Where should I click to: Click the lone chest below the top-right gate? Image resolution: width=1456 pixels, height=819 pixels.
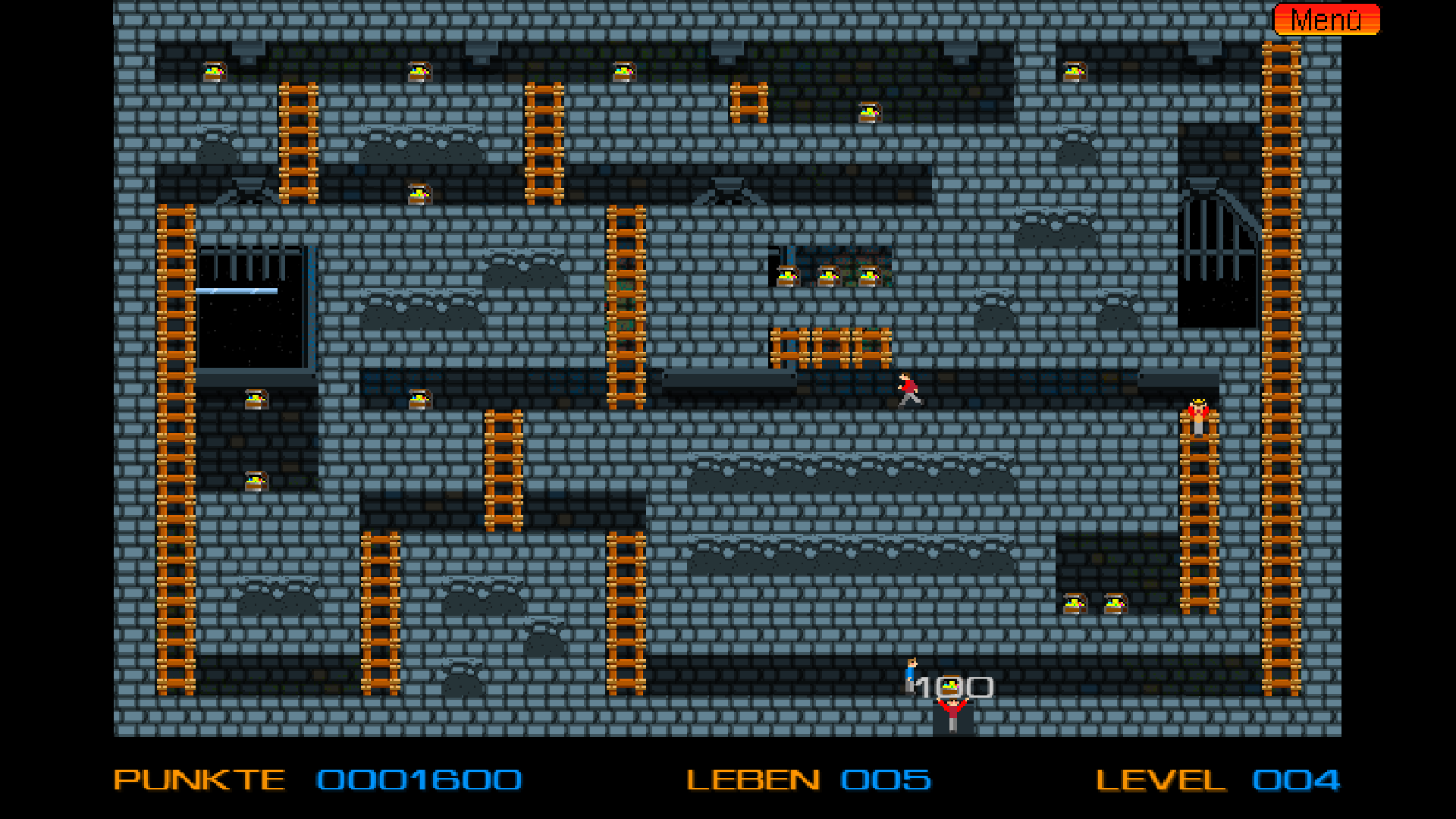1076,71
